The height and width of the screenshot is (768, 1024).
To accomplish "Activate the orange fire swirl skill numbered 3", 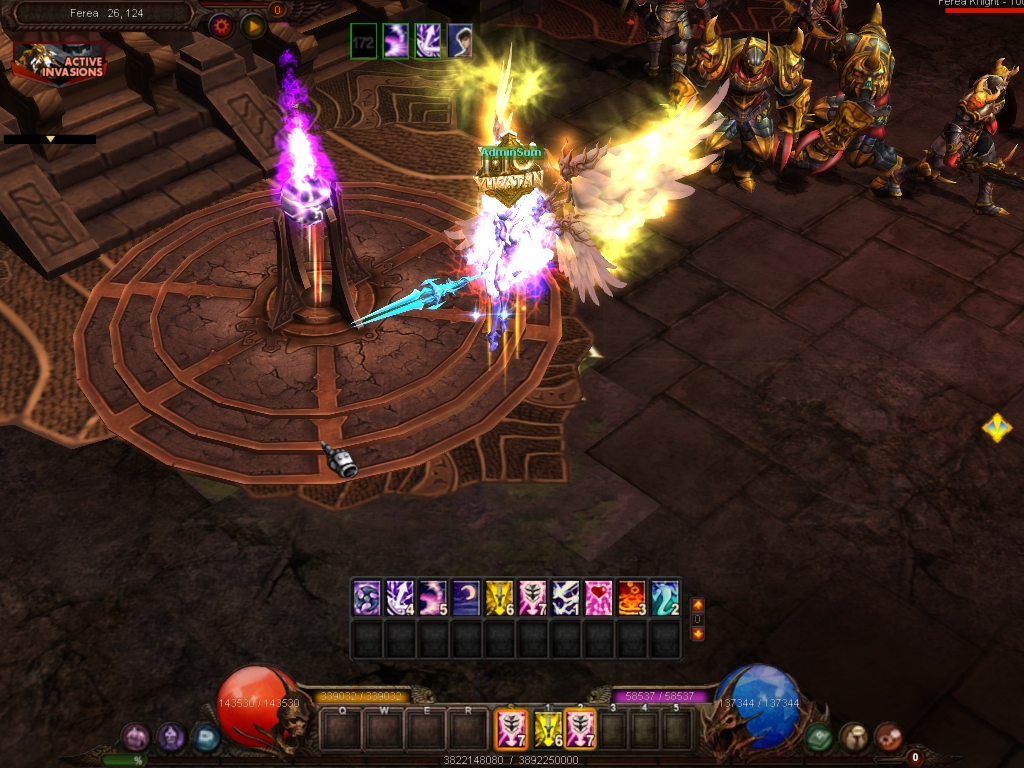I will pyautogui.click(x=631, y=597).
